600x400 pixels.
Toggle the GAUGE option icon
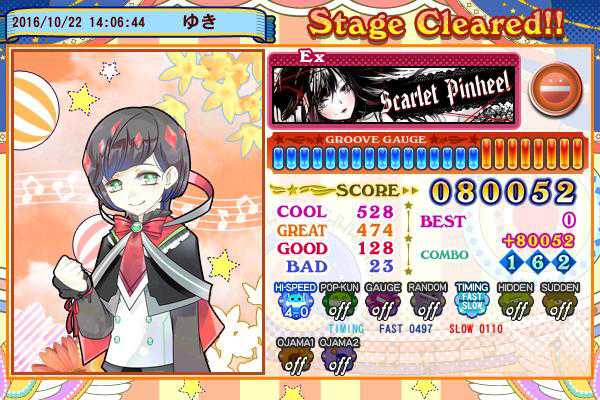(381, 303)
